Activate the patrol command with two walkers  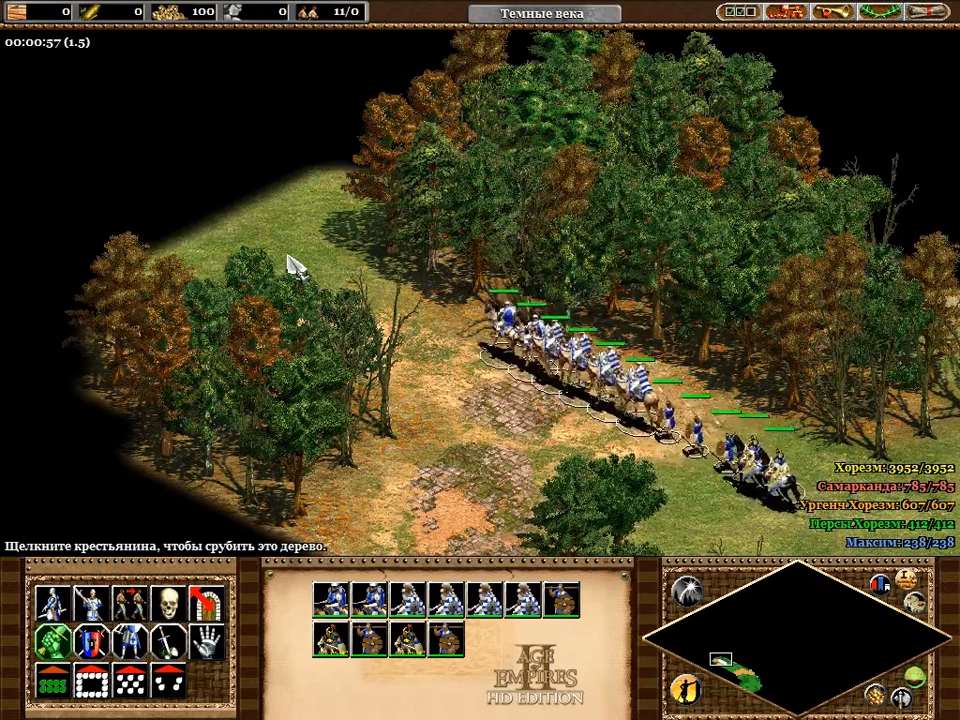coord(130,603)
